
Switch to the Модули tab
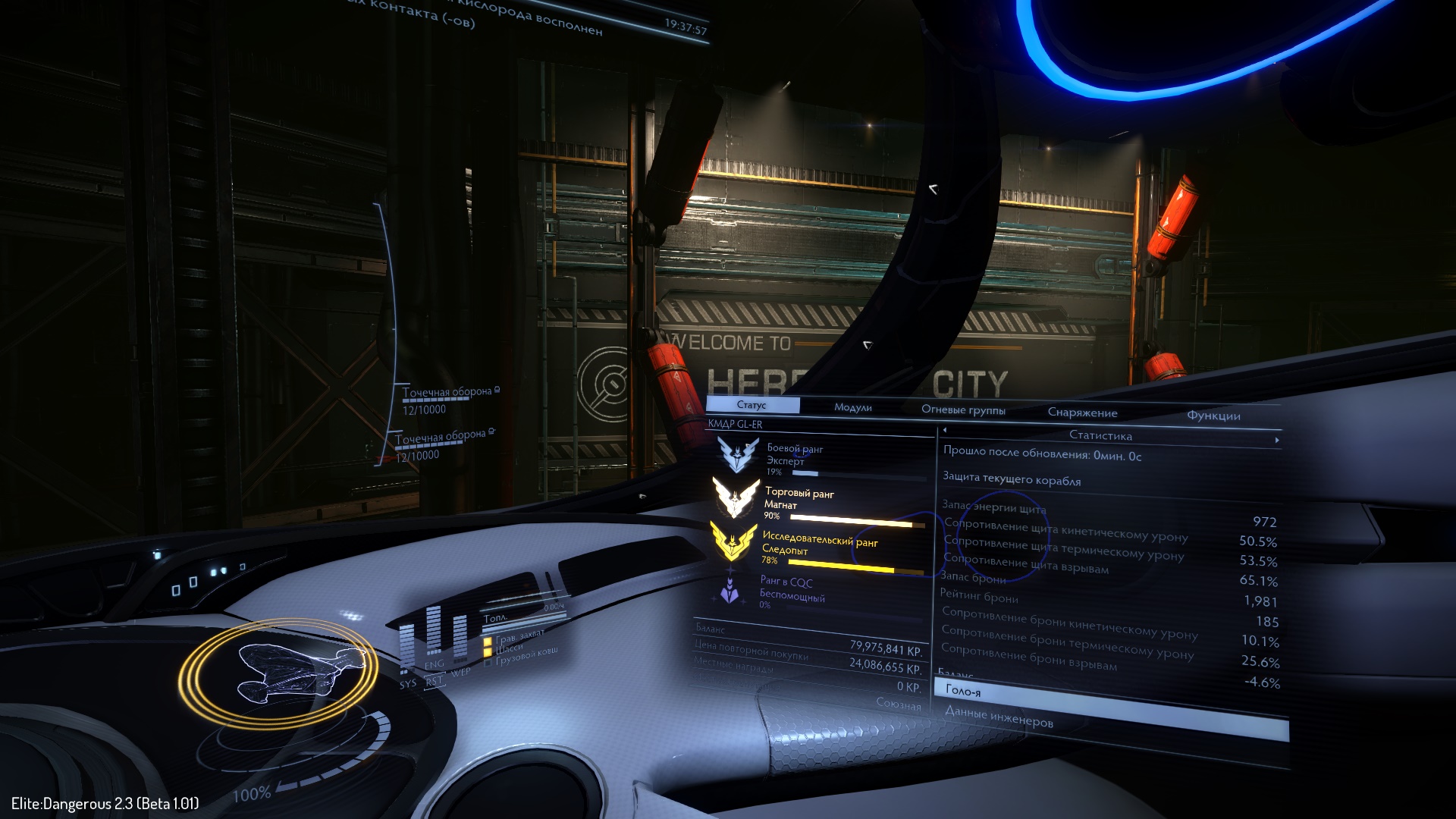tap(852, 408)
